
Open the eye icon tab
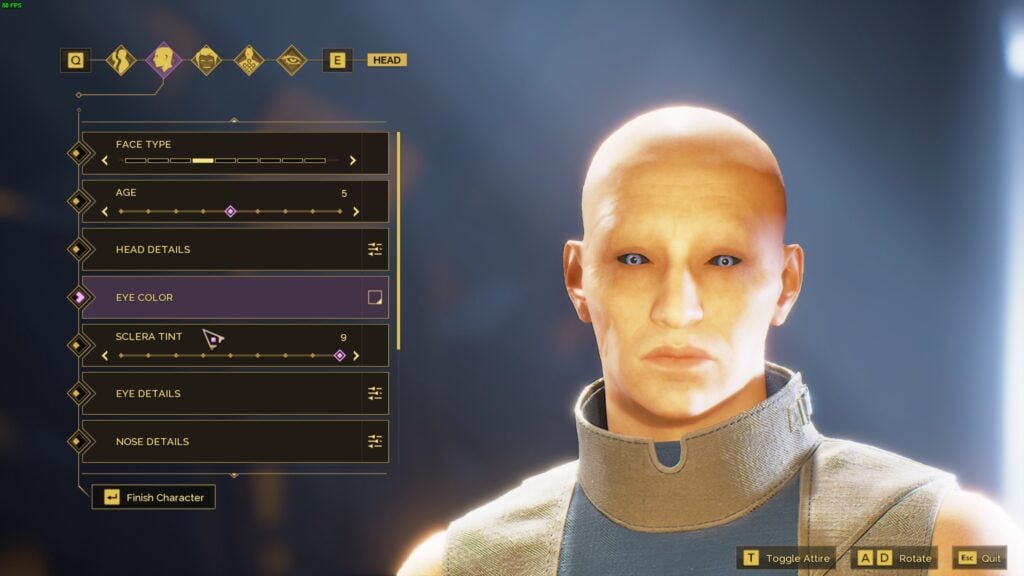coord(292,60)
